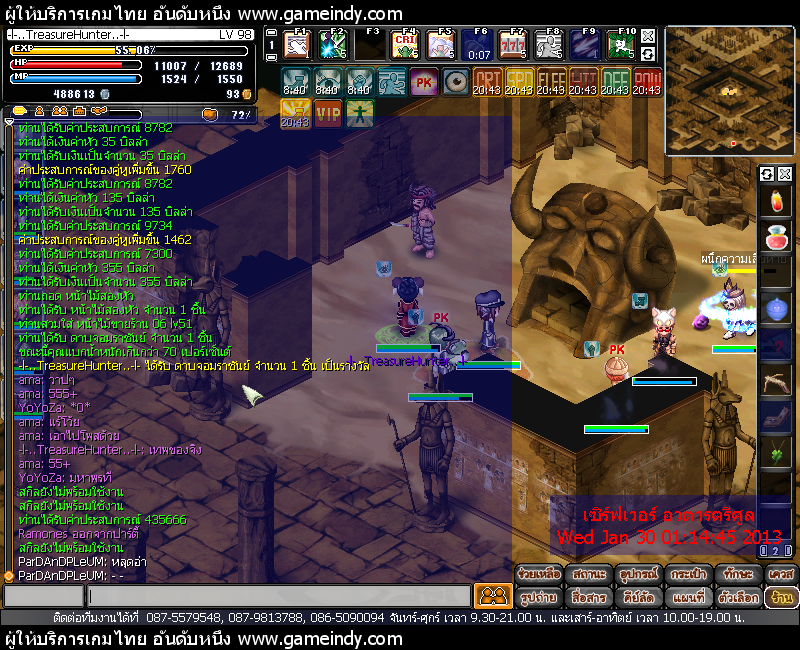Image resolution: width=800 pixels, height=650 pixels.
Task: Click the รูปถ่าย (photo) button
Action: [538, 597]
